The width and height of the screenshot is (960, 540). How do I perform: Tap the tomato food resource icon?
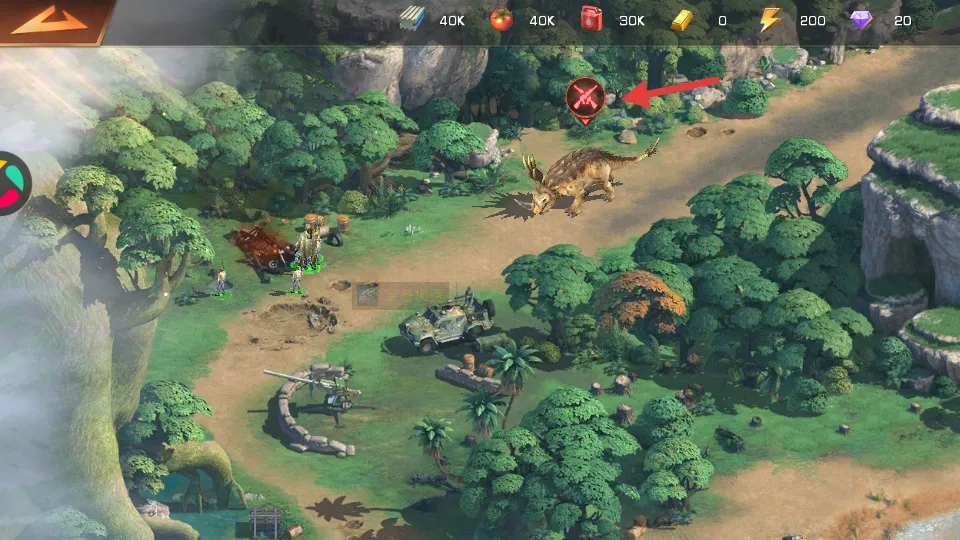pos(501,20)
